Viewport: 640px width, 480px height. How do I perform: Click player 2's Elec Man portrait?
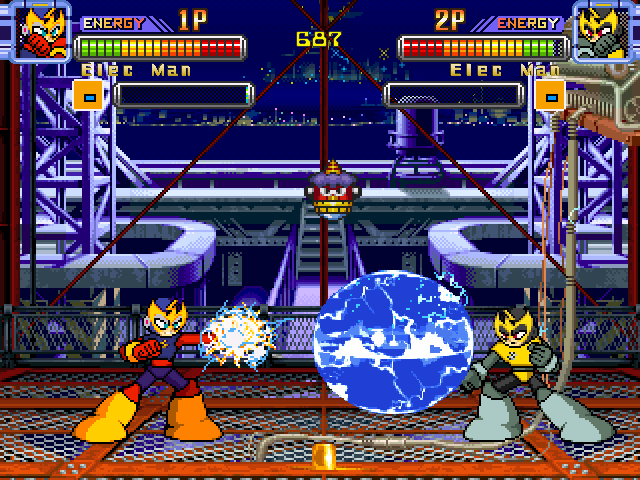point(601,31)
